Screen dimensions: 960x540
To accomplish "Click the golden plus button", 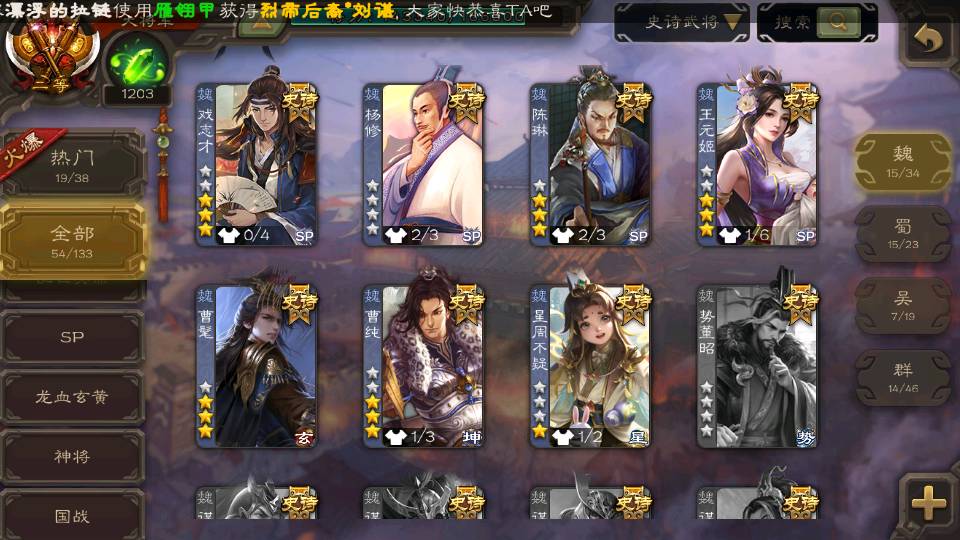I will tap(929, 501).
